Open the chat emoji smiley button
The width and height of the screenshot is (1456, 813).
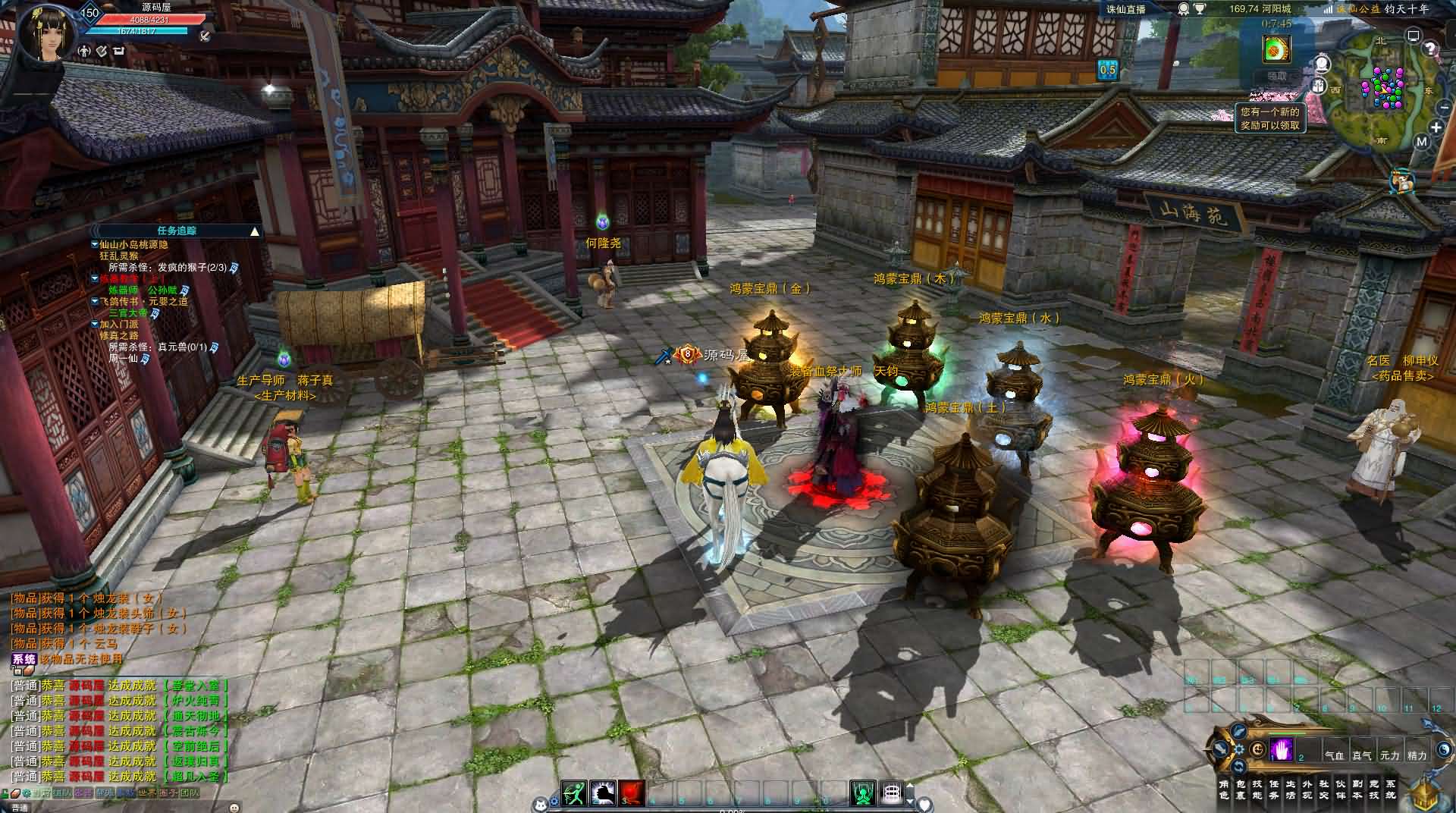pos(234,807)
